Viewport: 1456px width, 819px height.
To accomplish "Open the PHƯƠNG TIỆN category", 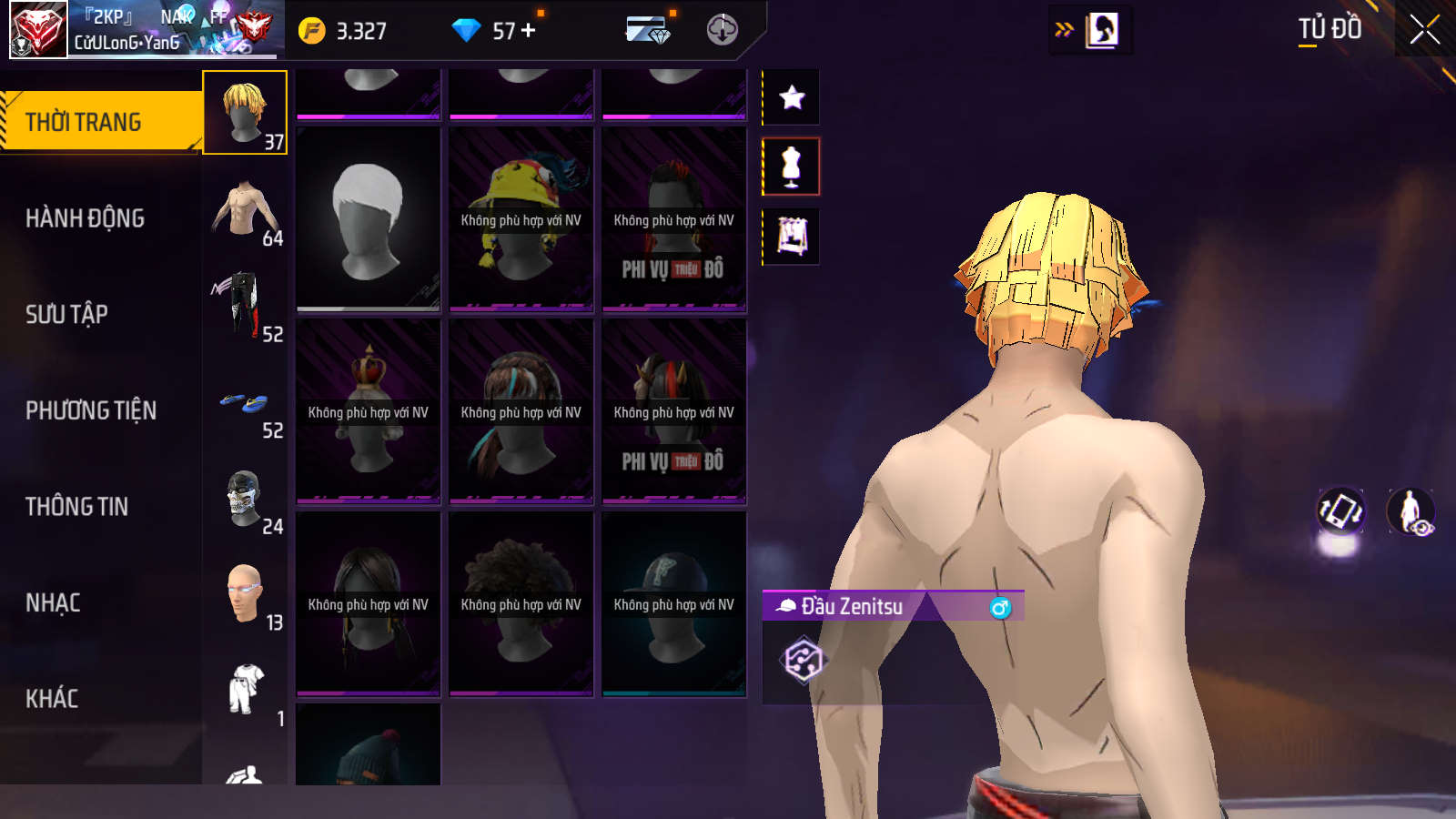I will click(x=91, y=410).
